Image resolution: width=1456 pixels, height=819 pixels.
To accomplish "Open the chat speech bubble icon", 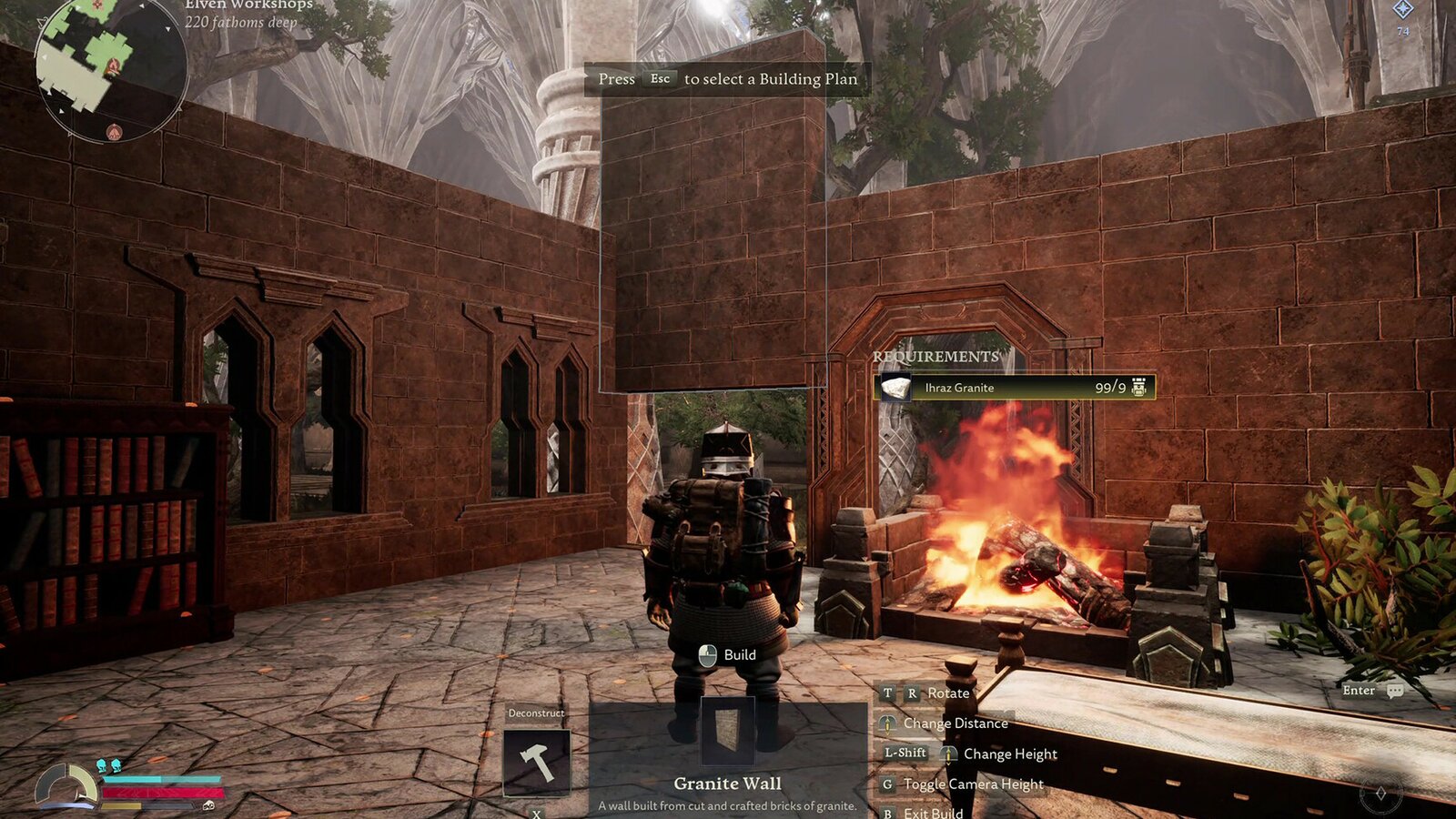I will click(1395, 691).
